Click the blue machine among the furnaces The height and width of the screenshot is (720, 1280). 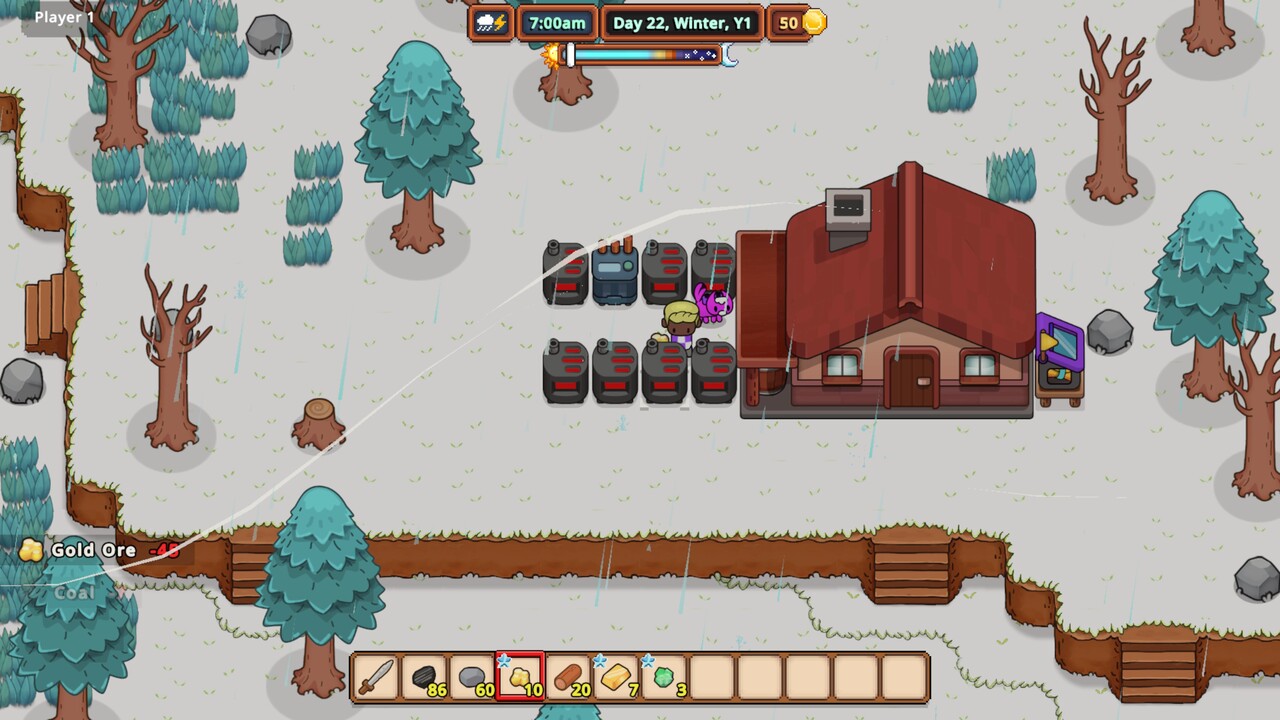[615, 270]
